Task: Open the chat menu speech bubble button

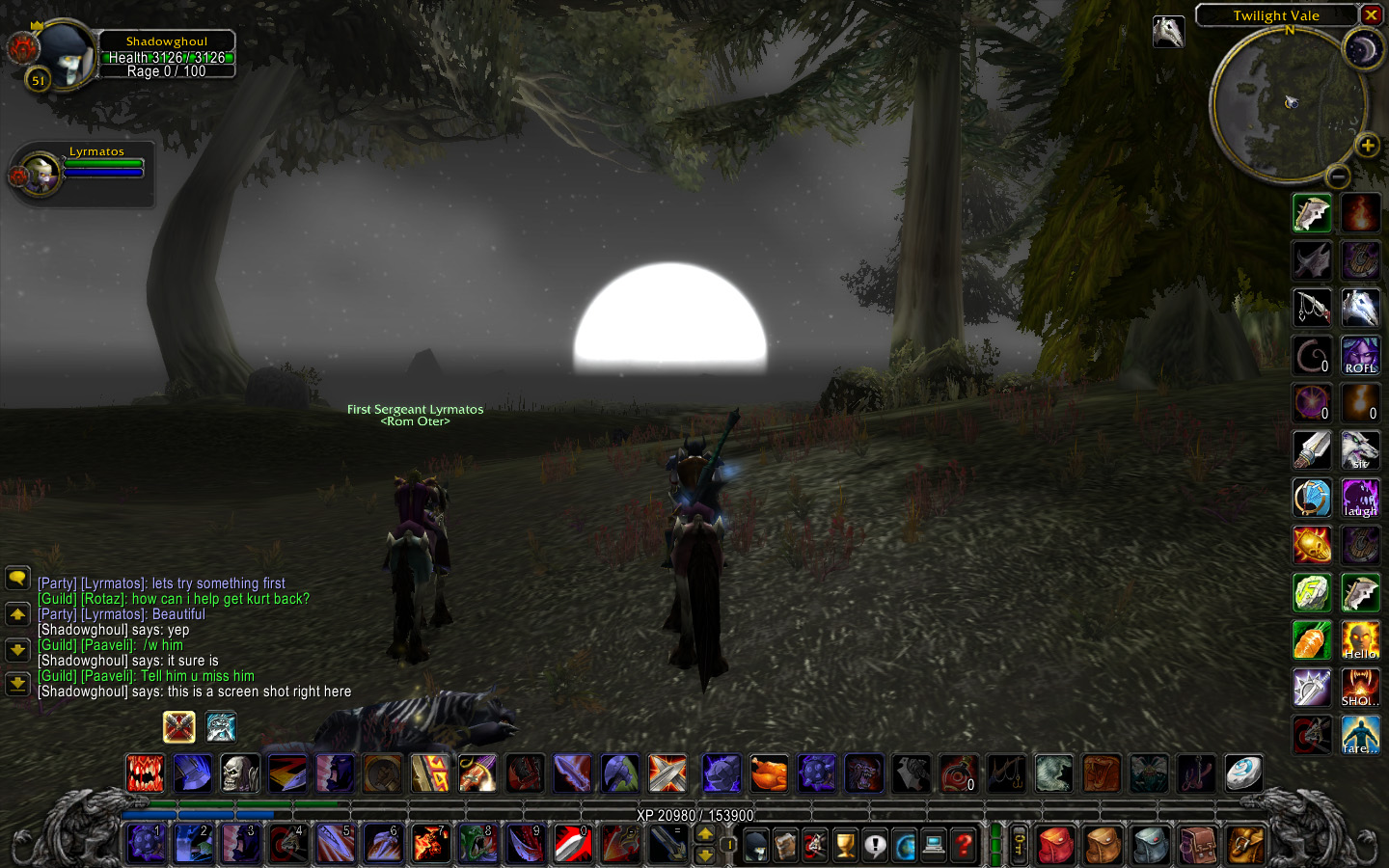Action: (x=17, y=578)
